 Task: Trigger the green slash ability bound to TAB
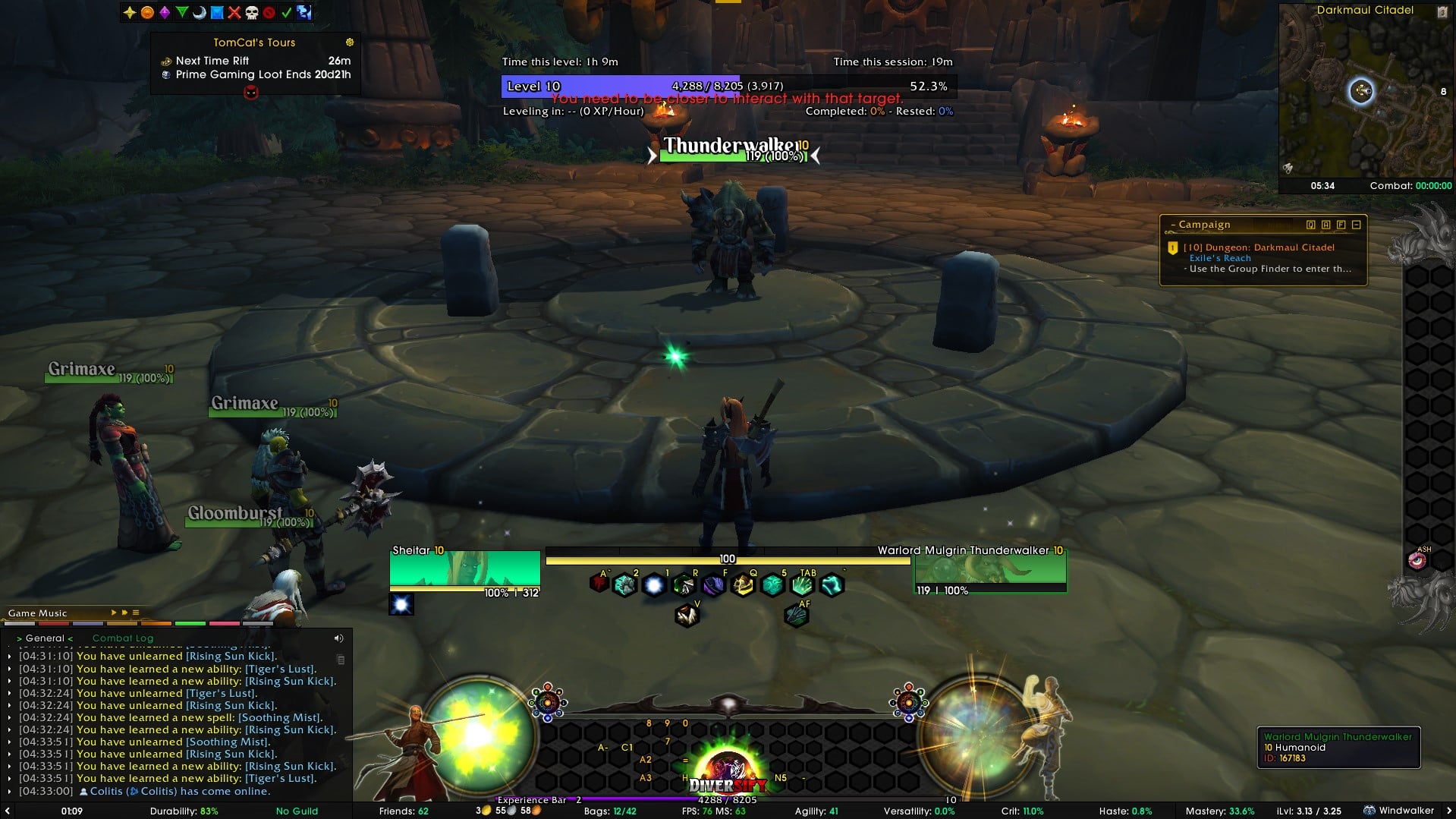(802, 585)
